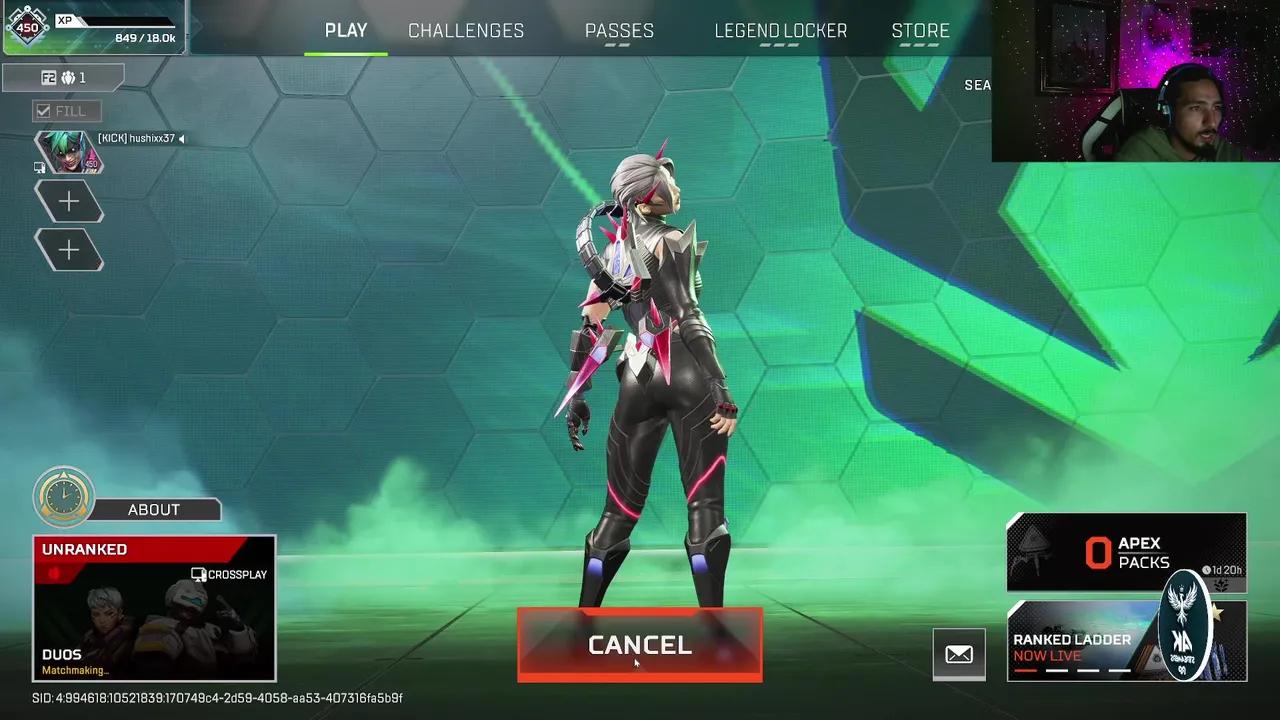Click CANCEL to stop matchmaking

pyautogui.click(x=639, y=645)
